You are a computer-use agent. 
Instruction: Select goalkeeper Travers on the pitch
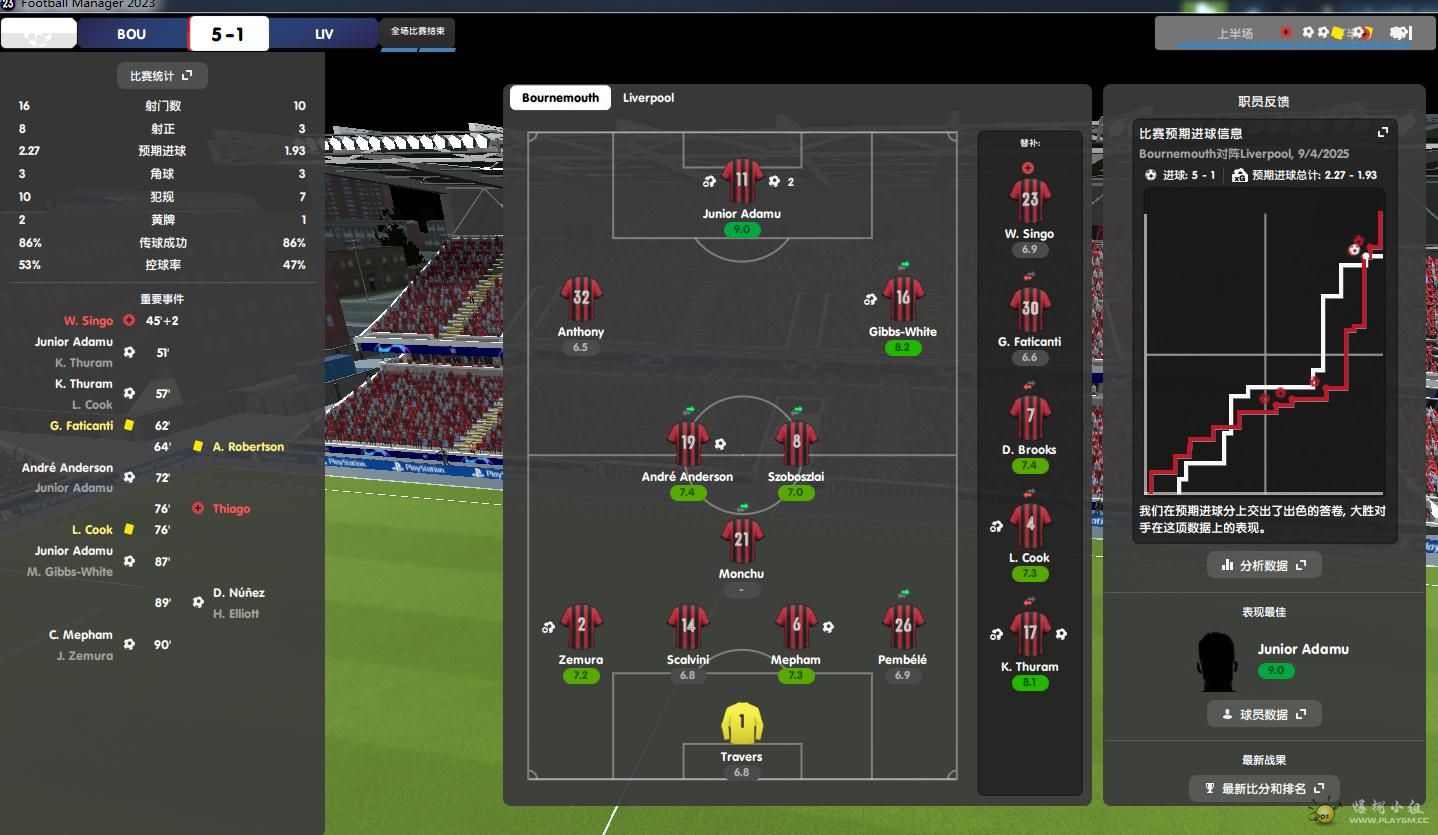[x=741, y=724]
